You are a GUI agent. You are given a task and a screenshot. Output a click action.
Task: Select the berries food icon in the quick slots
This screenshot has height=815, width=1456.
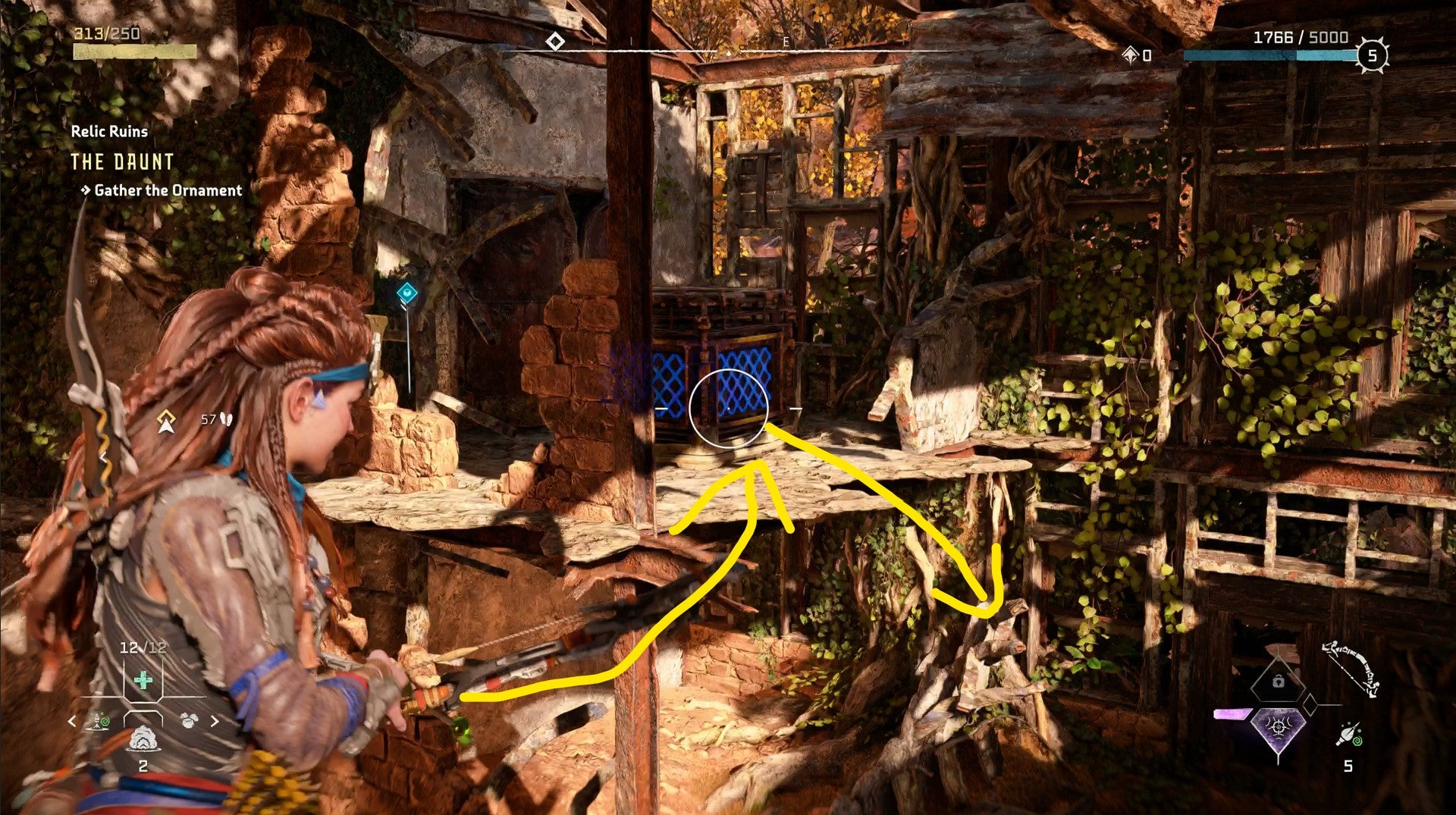[x=190, y=721]
